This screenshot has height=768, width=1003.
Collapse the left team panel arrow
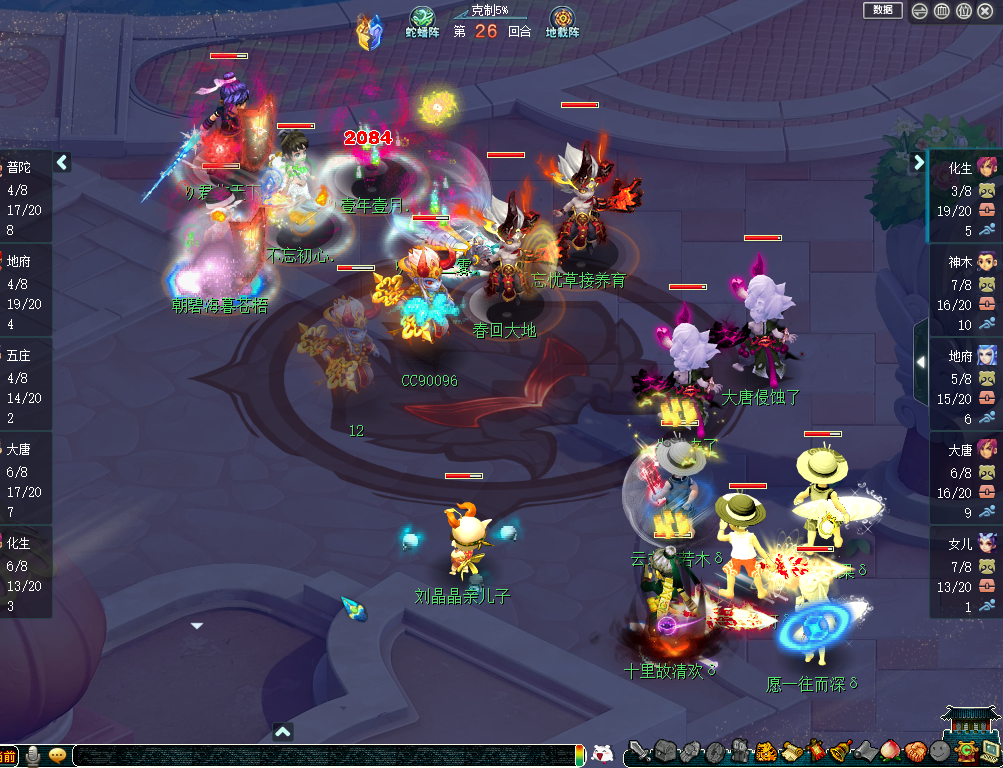62,162
